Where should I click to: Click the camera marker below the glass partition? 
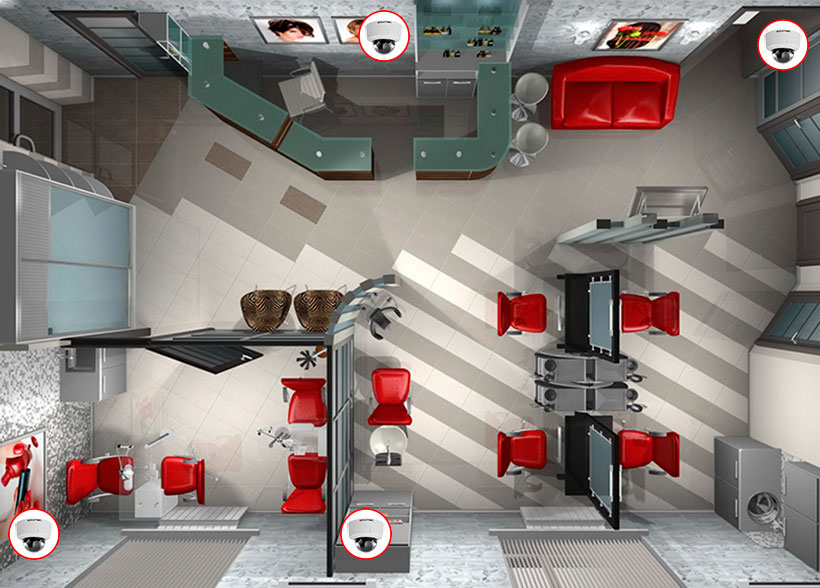[364, 531]
